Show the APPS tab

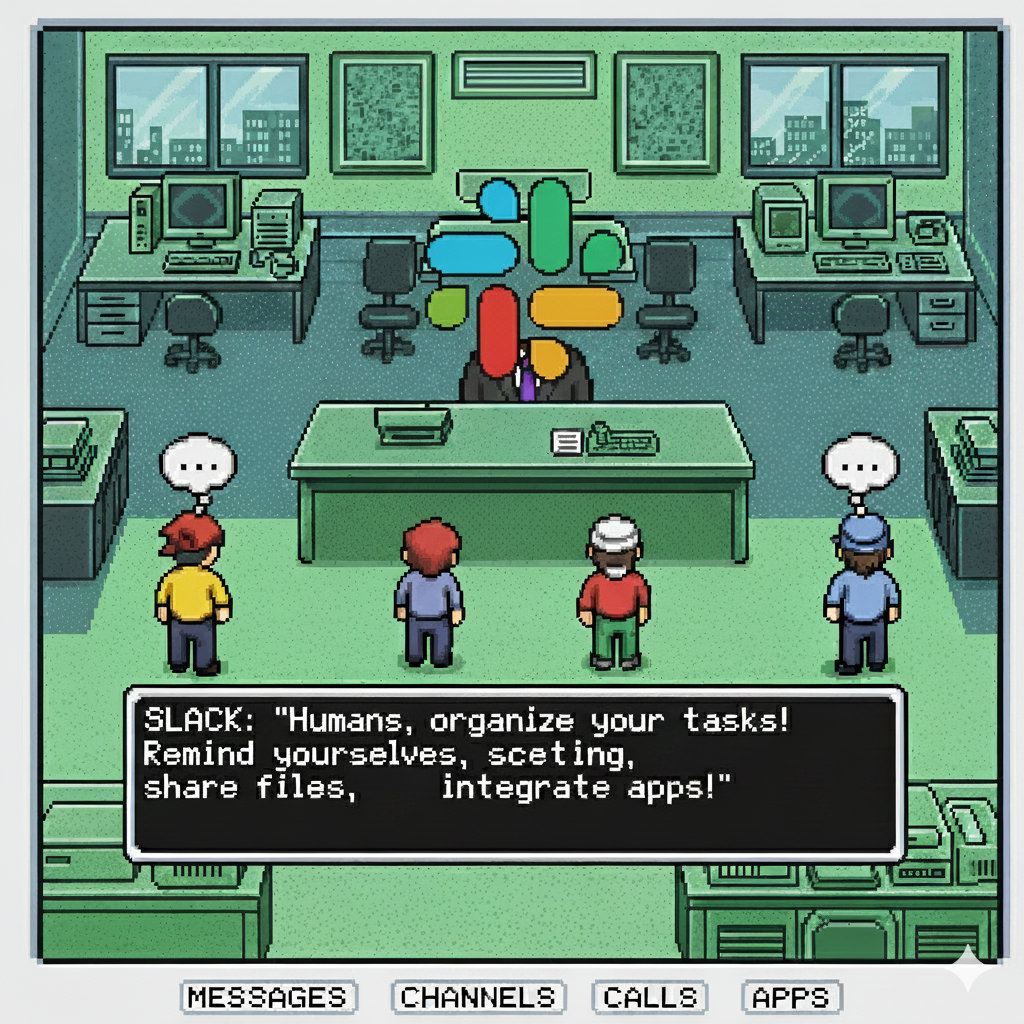[792, 997]
